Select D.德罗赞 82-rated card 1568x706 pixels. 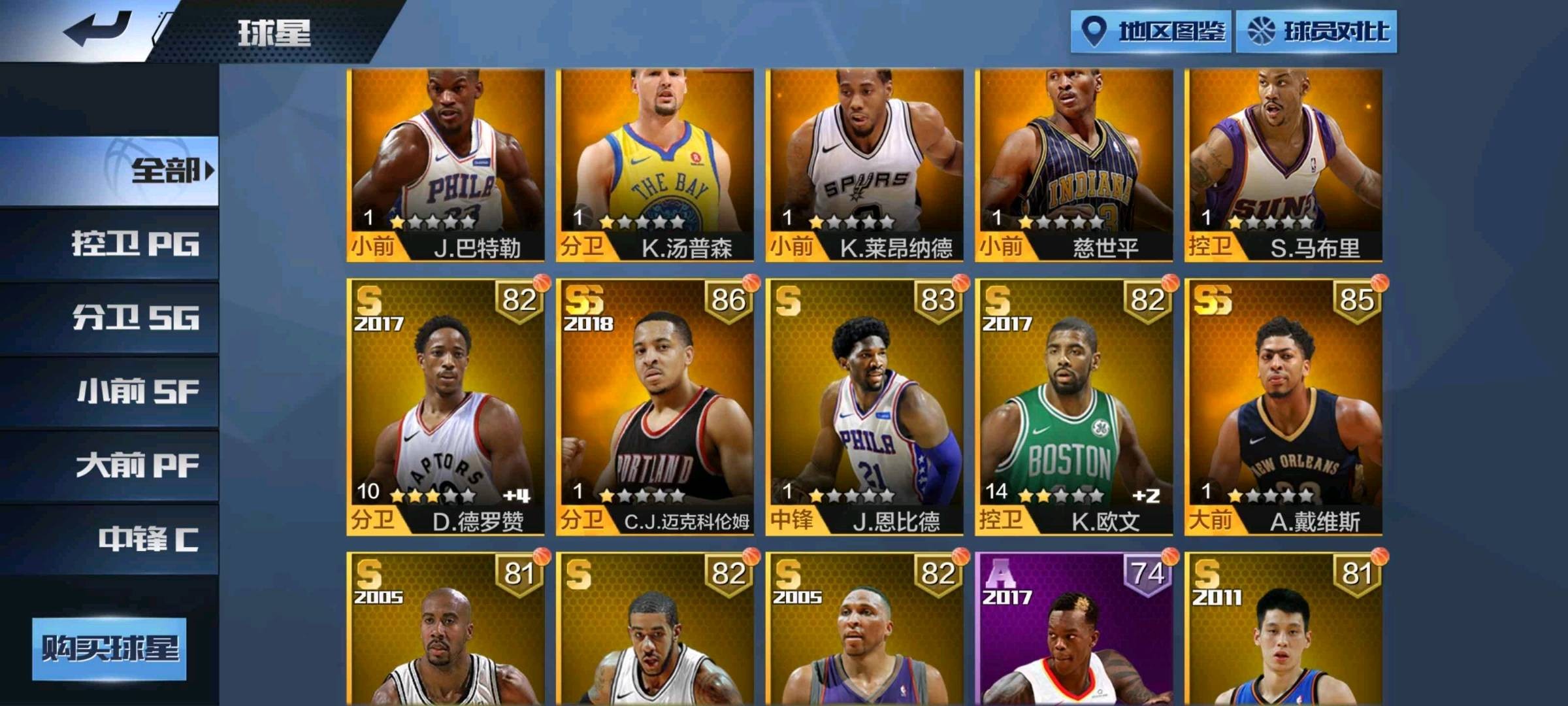pyautogui.click(x=446, y=407)
